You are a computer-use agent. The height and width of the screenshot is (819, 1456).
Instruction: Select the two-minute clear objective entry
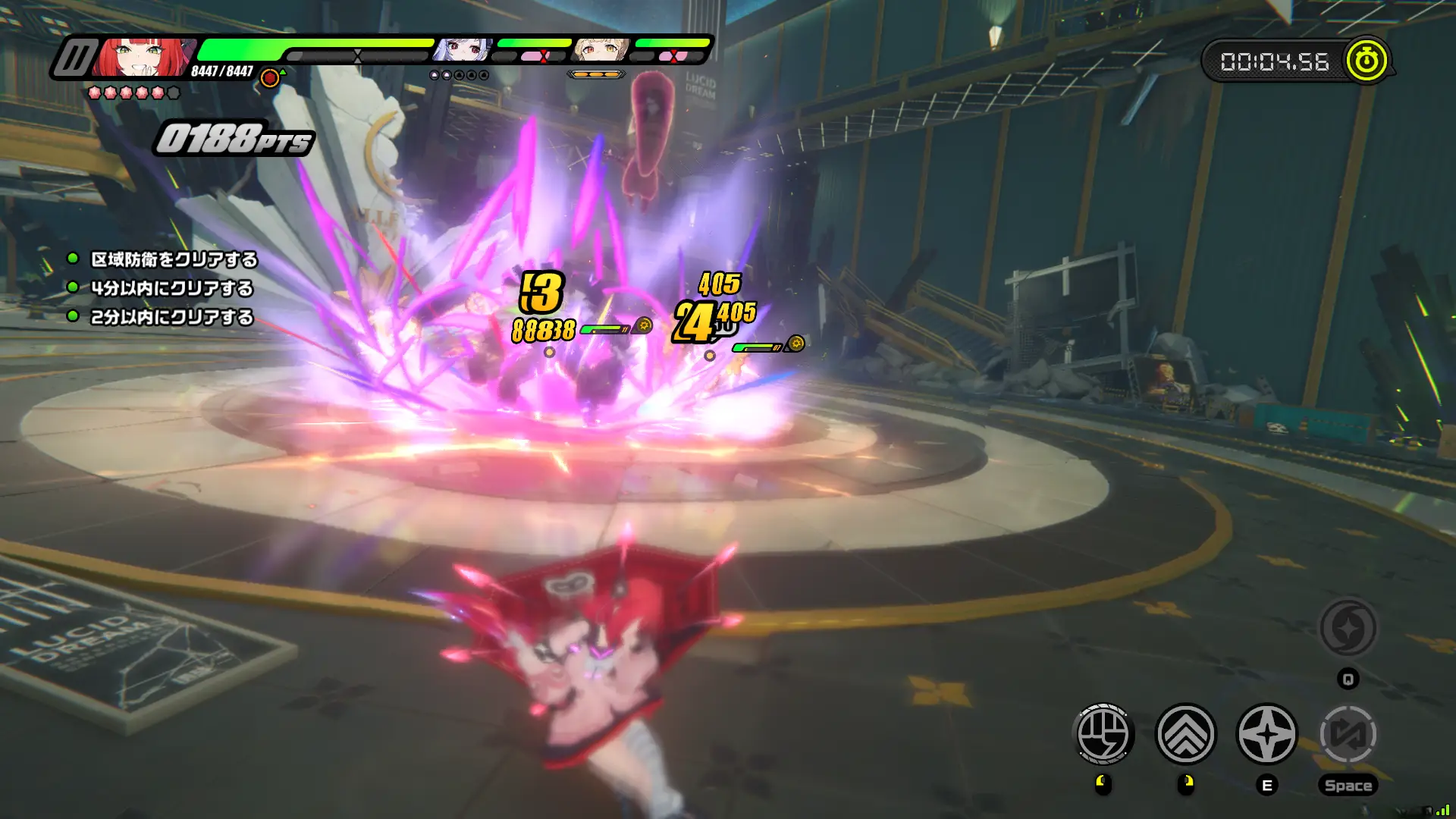[171, 317]
